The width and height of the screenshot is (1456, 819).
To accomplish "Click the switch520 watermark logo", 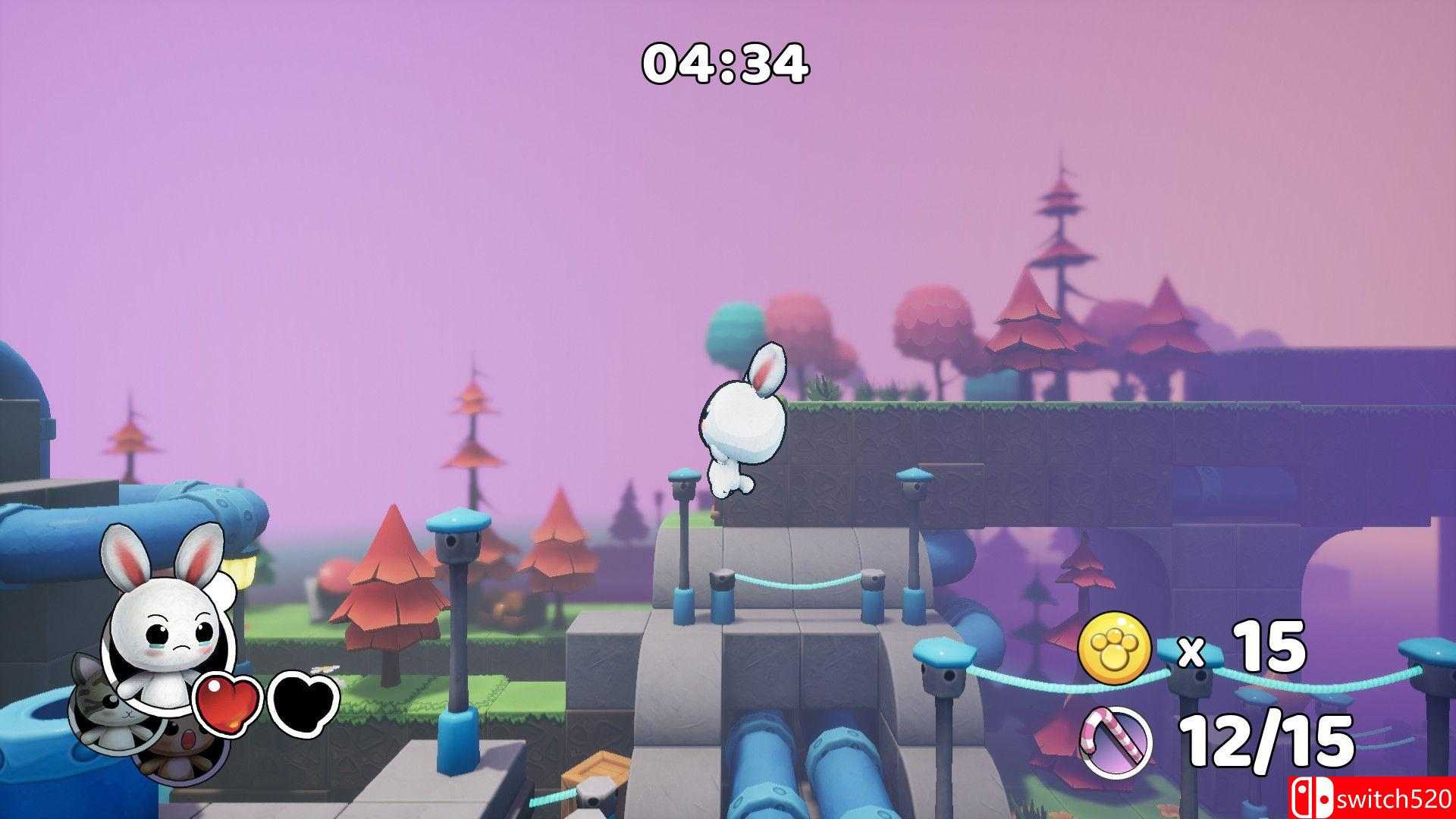I will coord(1373,798).
